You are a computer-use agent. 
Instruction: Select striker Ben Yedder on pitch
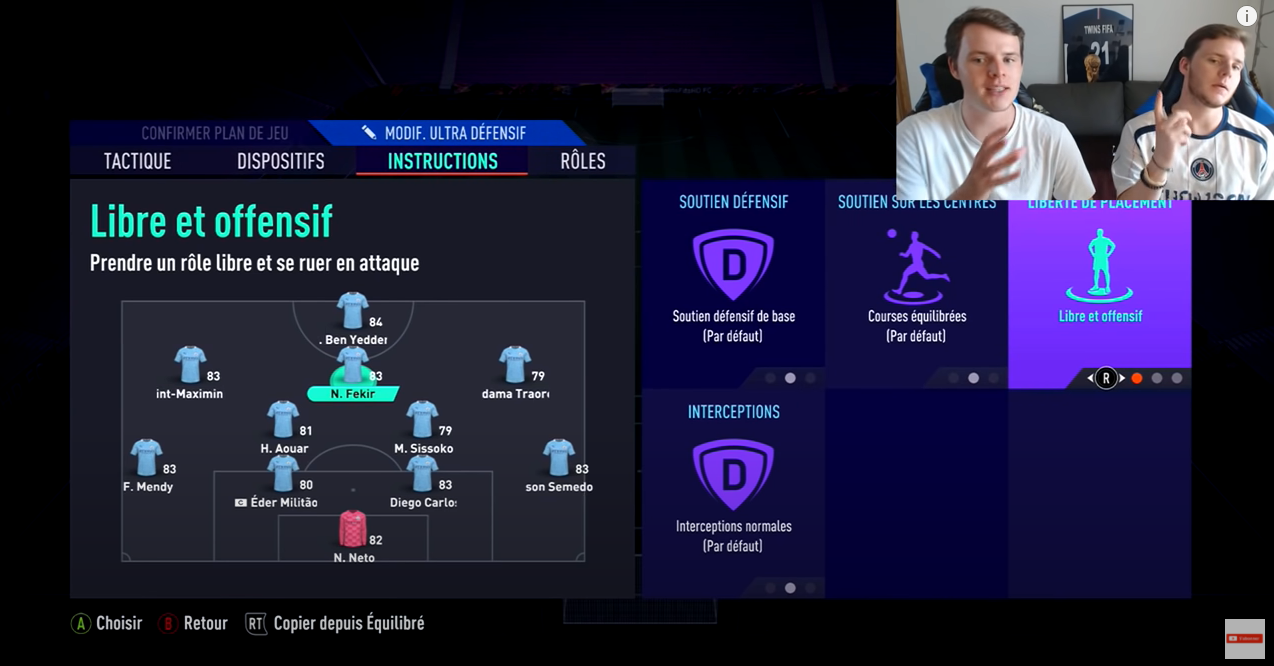point(352,312)
